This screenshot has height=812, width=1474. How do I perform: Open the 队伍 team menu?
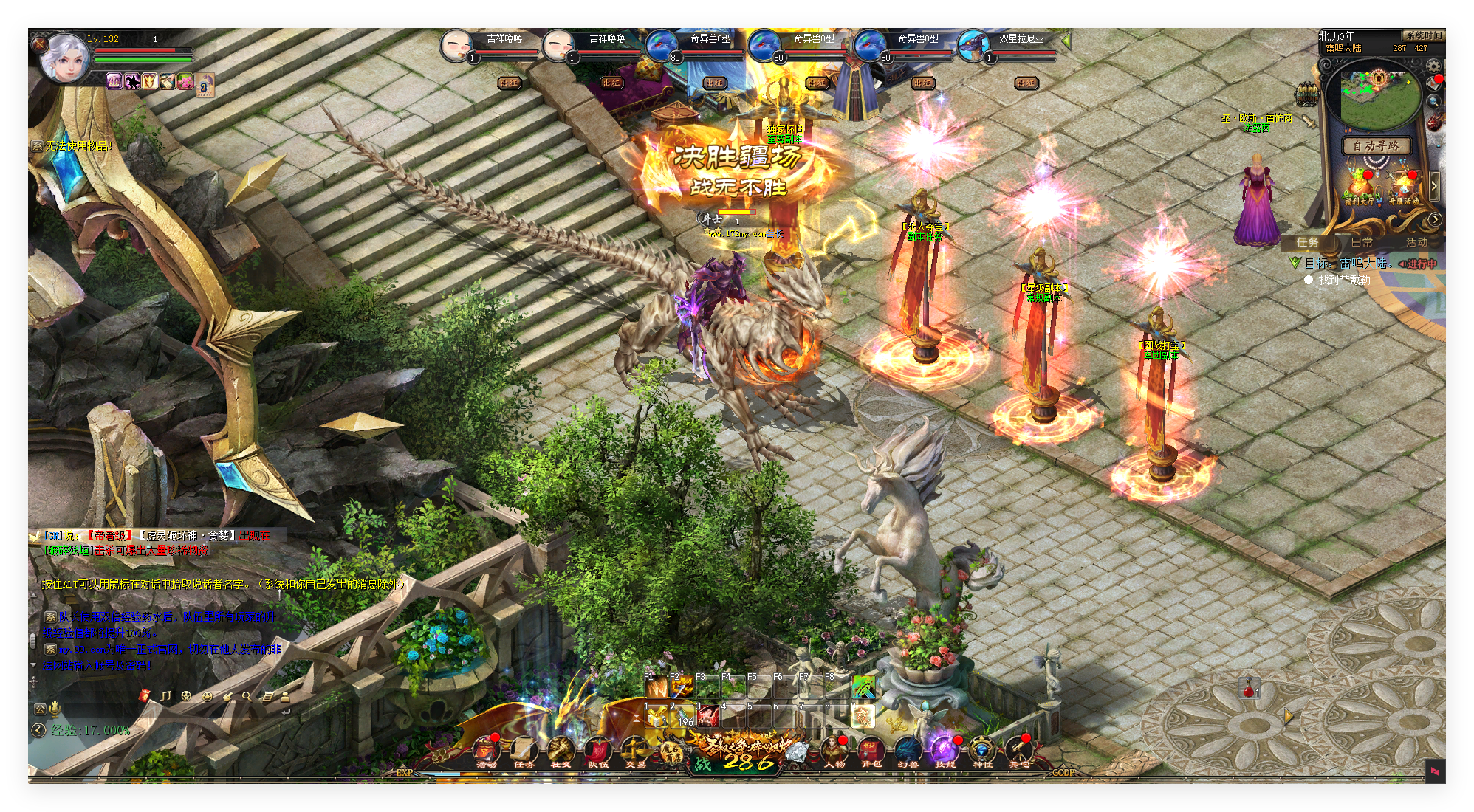pos(597,751)
